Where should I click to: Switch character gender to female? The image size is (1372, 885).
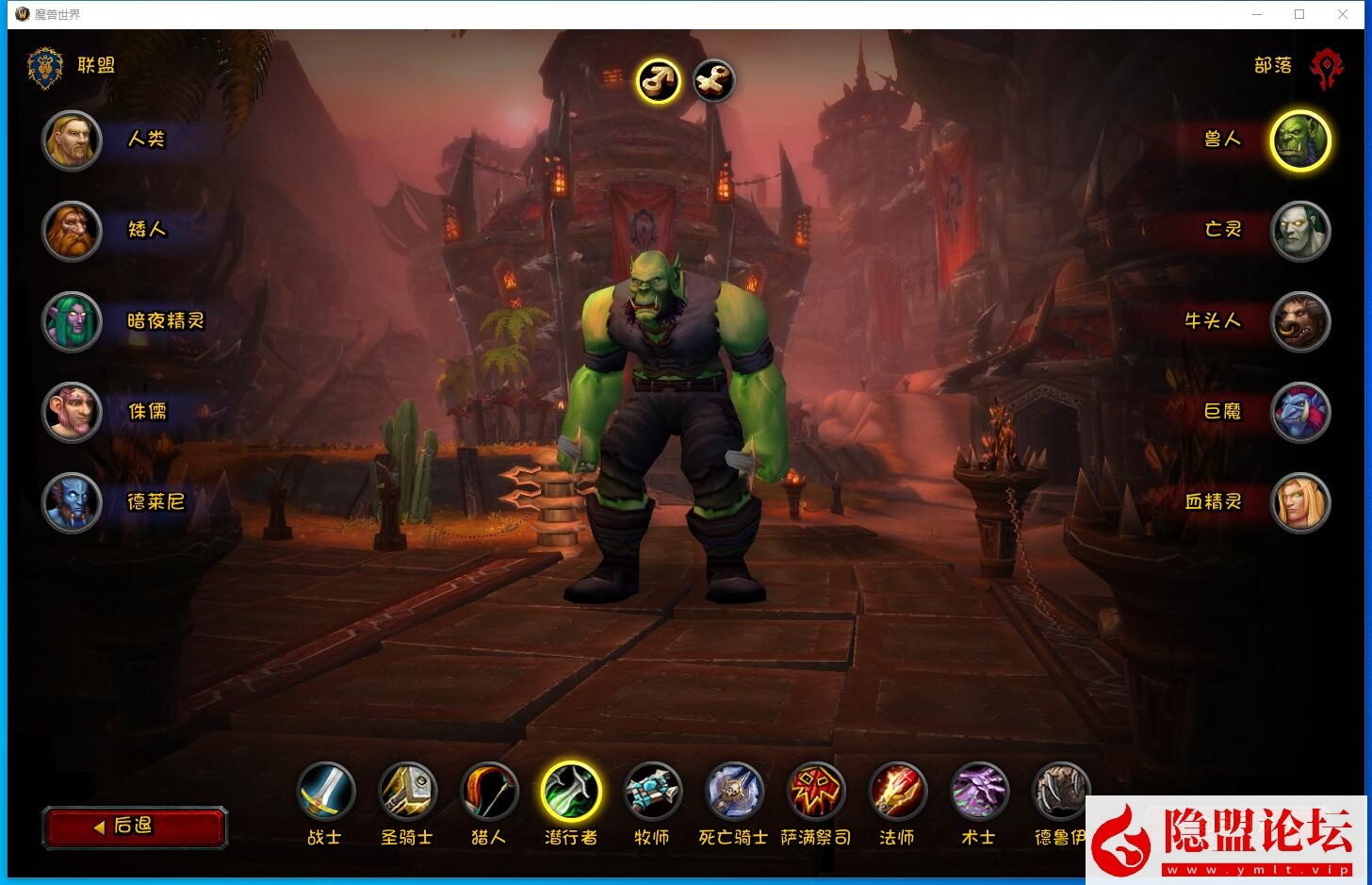pos(713,81)
